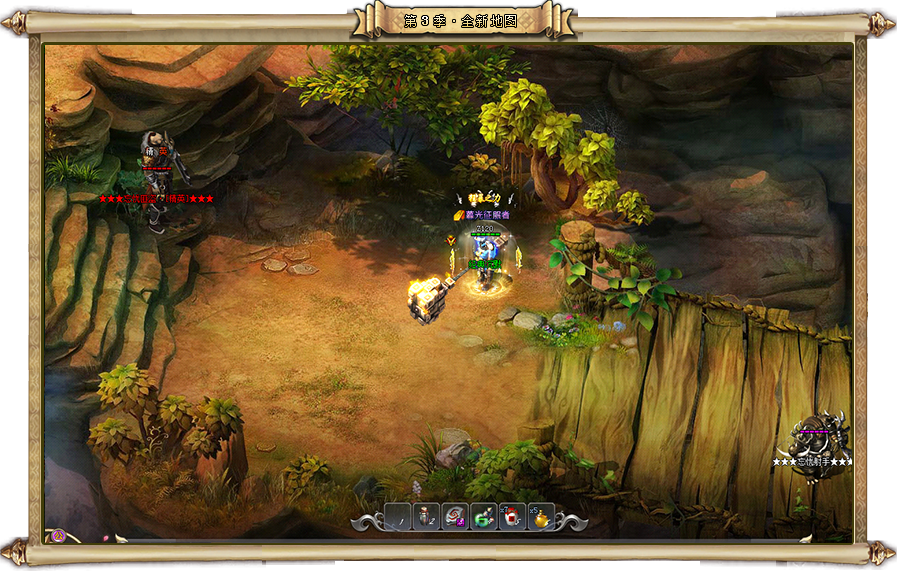
Task: Use the white jar with red label
Action: [512, 516]
